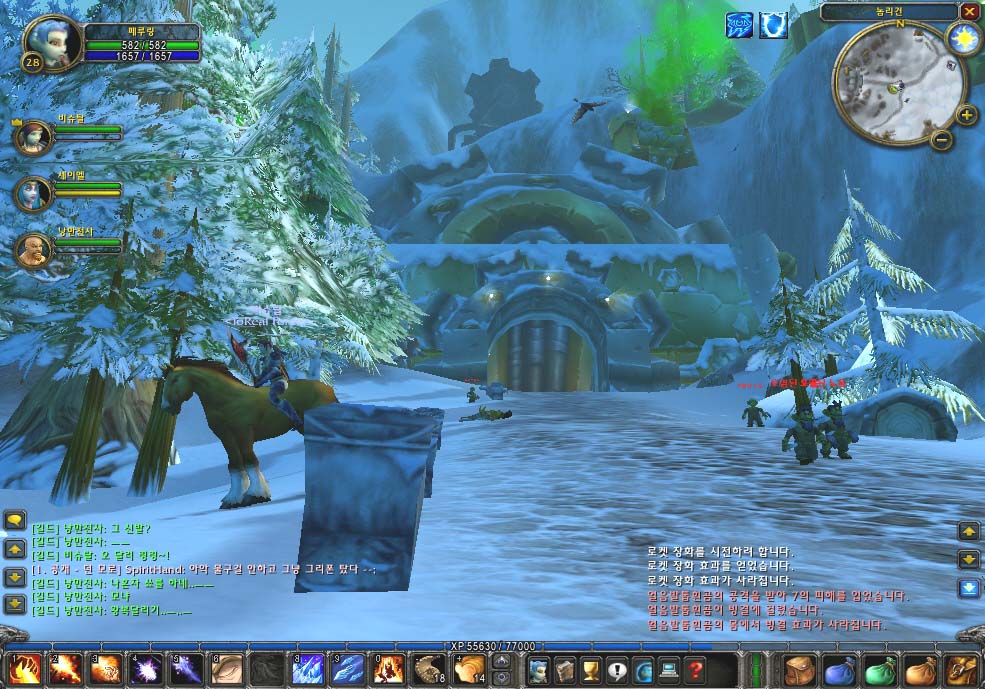
Task: Open the spellbook micro button
Action: point(565,669)
